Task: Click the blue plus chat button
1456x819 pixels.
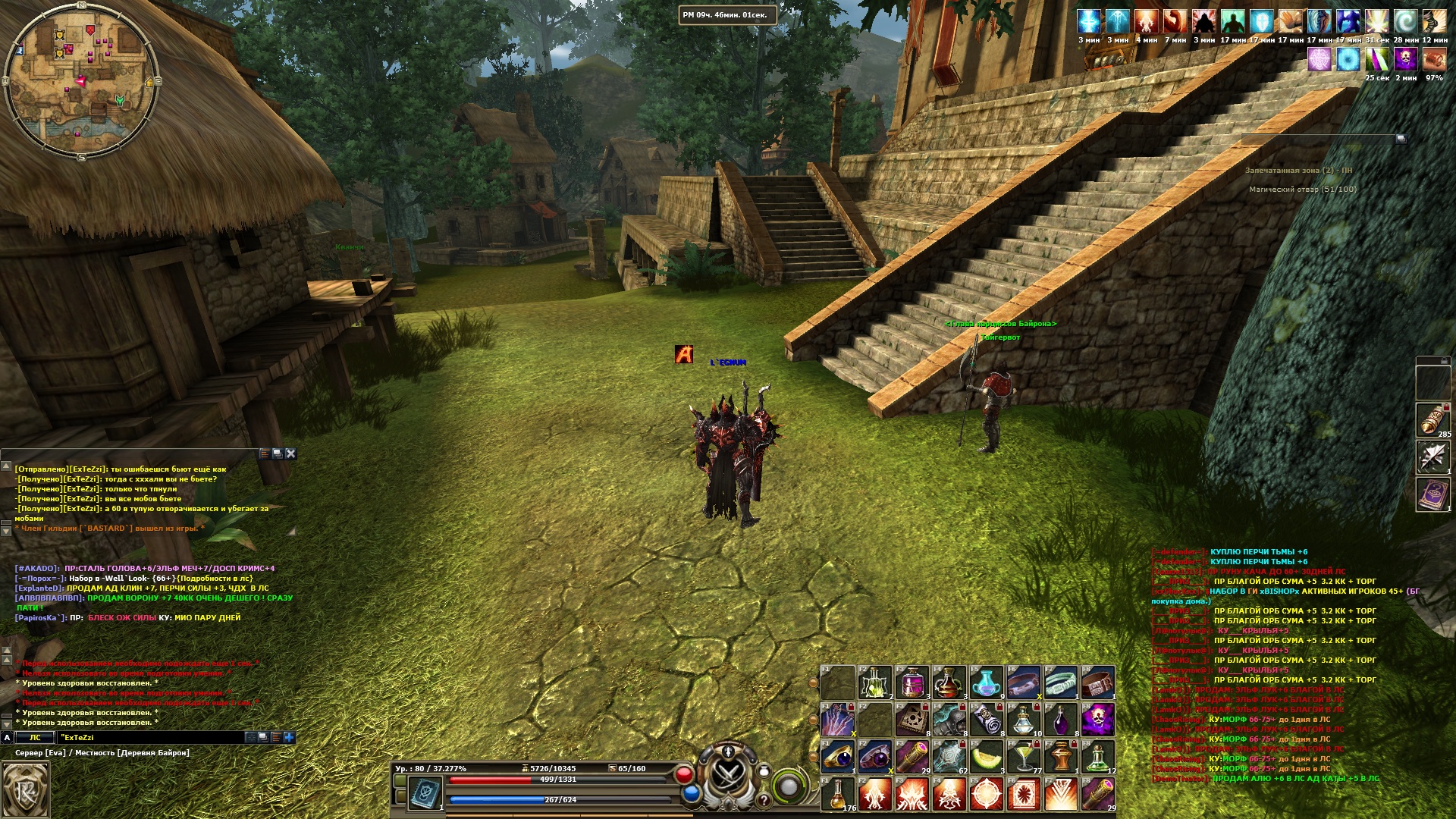Action: 289,737
